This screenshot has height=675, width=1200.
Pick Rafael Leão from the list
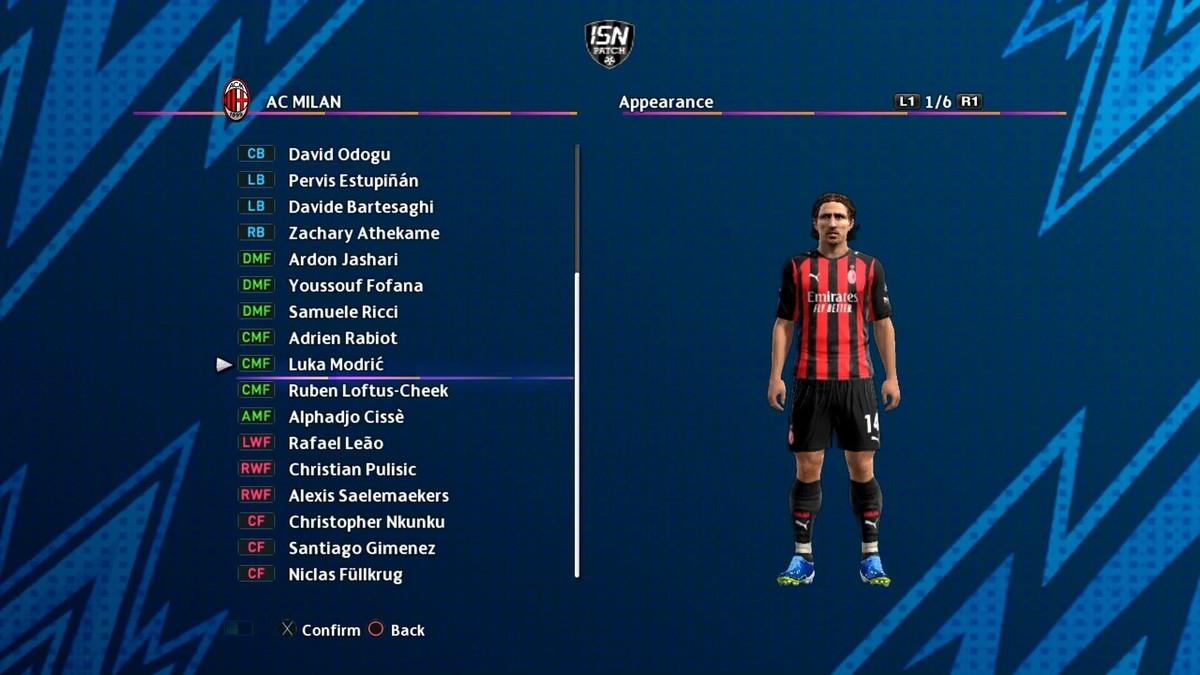[x=335, y=443]
